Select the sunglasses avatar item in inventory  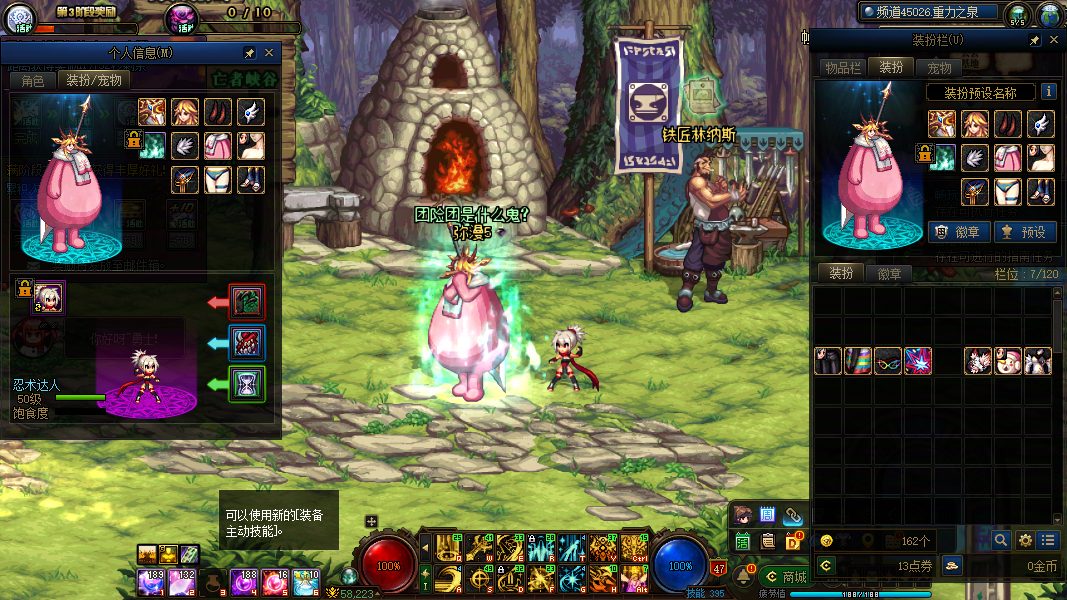(x=888, y=361)
